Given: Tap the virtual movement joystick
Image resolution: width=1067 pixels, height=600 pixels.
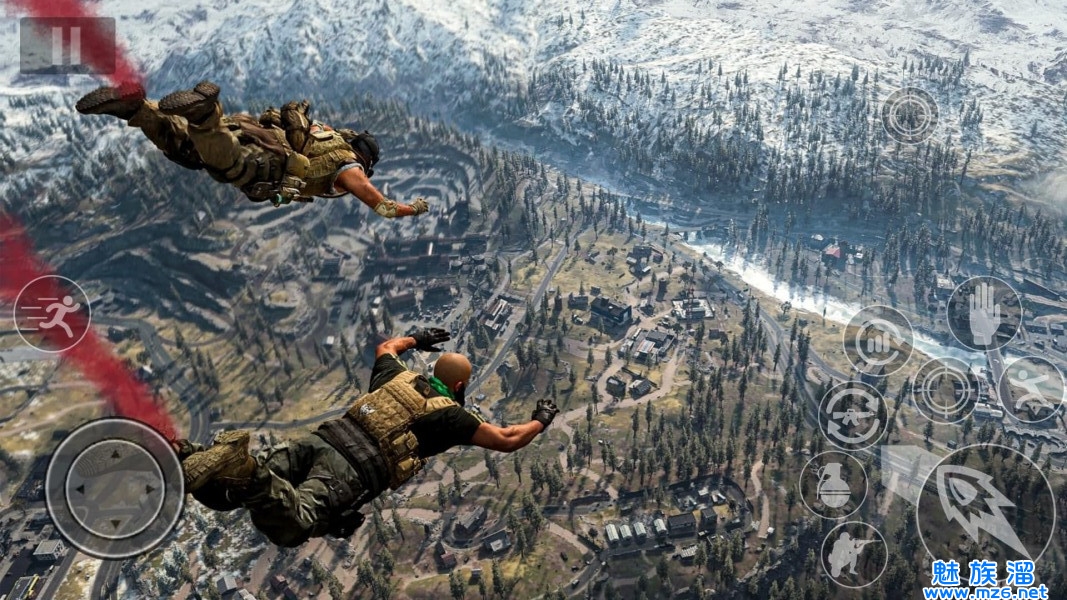Looking at the screenshot, I should pos(115,488).
